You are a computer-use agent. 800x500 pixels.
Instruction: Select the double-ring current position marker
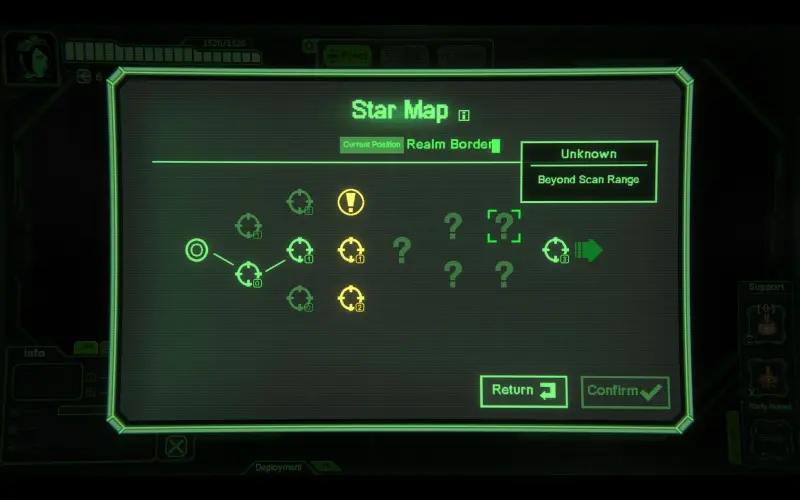pos(197,250)
